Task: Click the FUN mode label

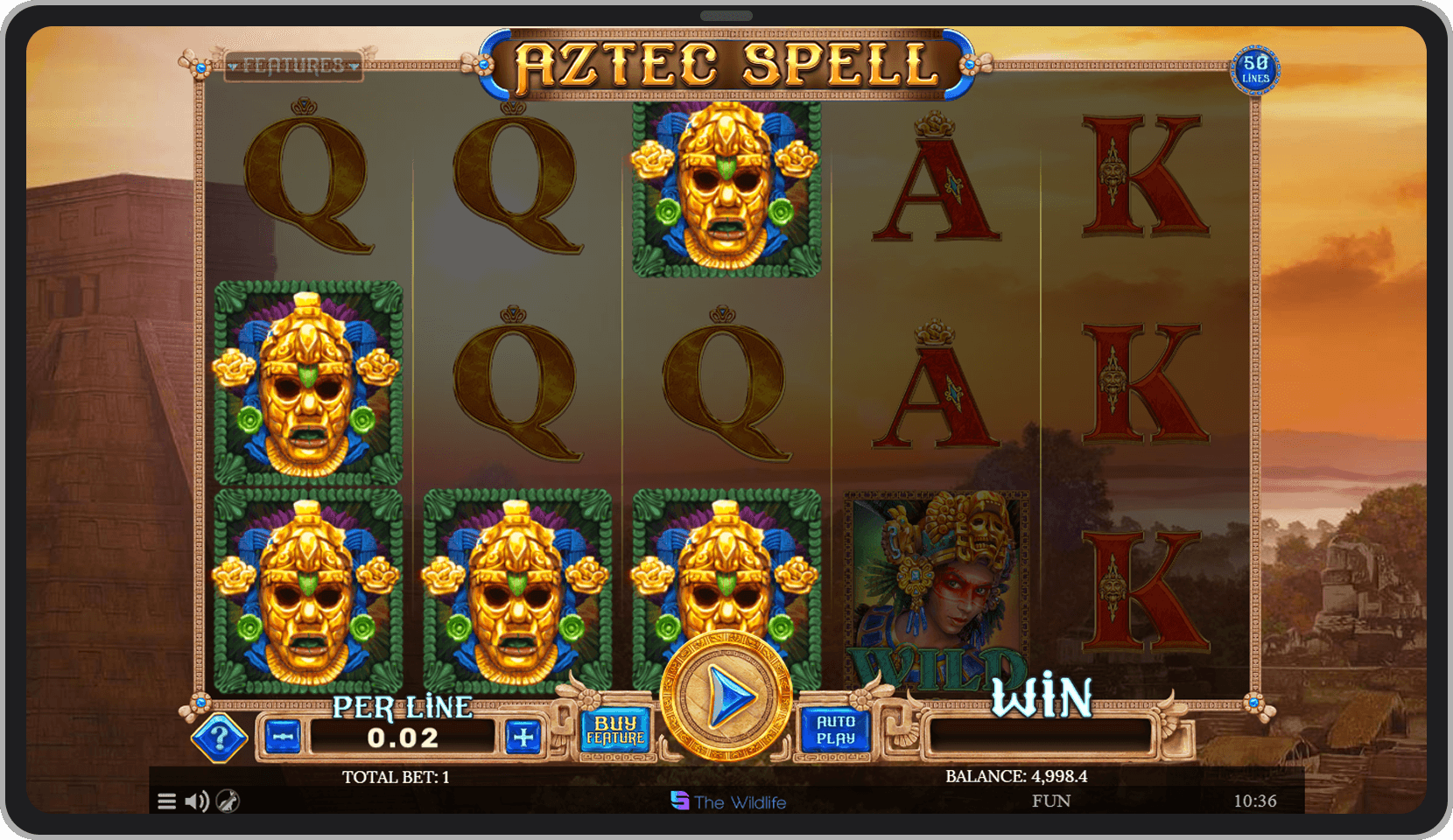Action: click(1053, 800)
